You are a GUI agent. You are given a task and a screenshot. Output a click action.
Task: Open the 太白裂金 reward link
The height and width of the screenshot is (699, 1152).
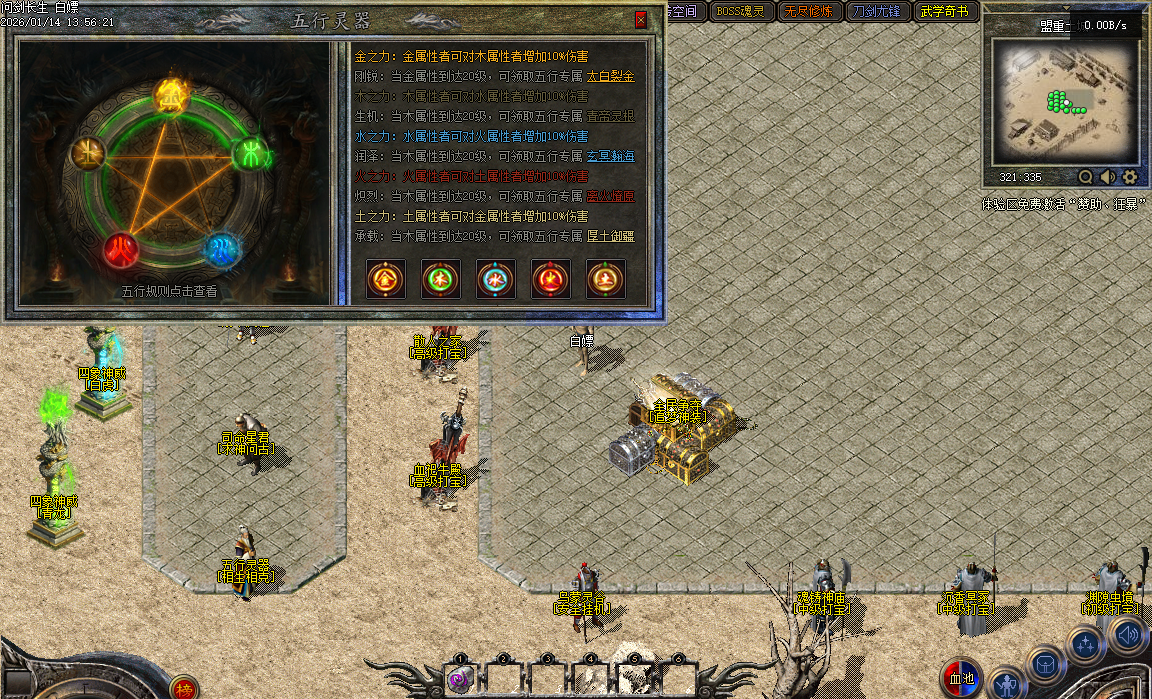coord(610,76)
